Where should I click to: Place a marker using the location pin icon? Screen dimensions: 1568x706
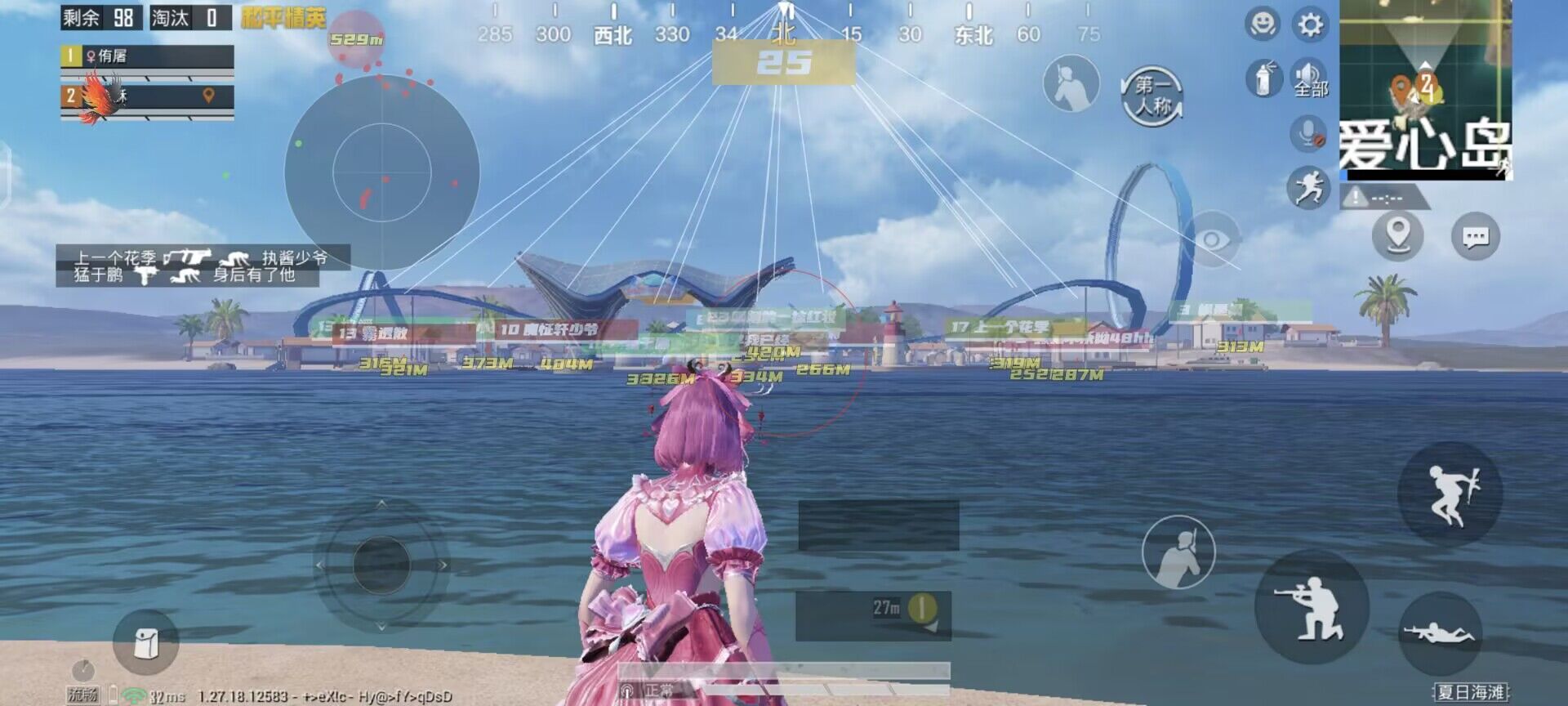tap(1398, 233)
